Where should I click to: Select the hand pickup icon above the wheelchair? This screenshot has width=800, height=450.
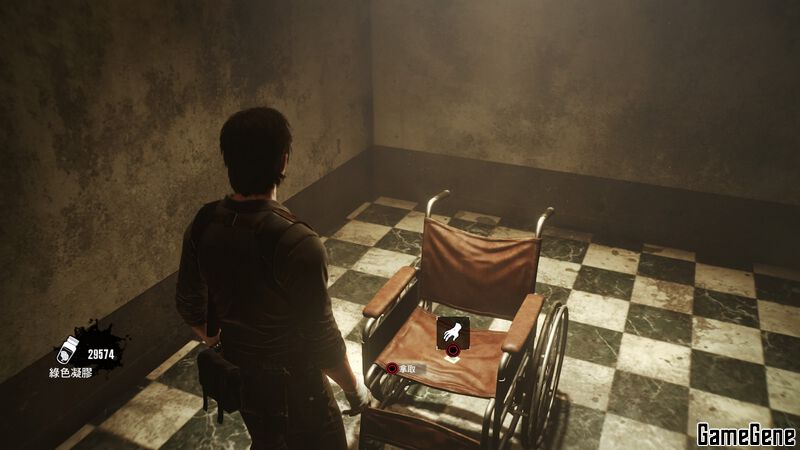pos(452,331)
